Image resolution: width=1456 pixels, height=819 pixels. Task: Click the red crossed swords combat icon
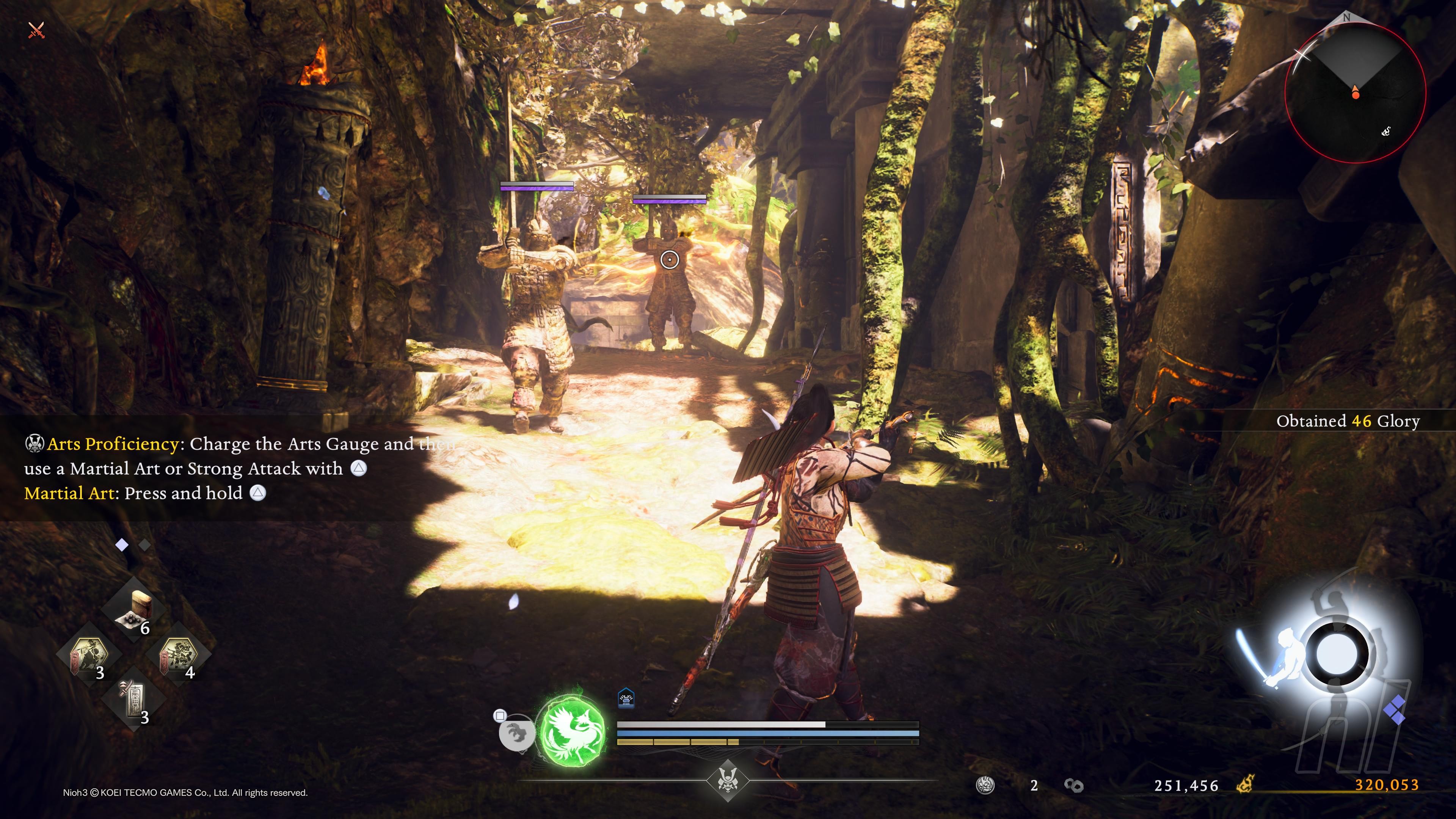[36, 30]
